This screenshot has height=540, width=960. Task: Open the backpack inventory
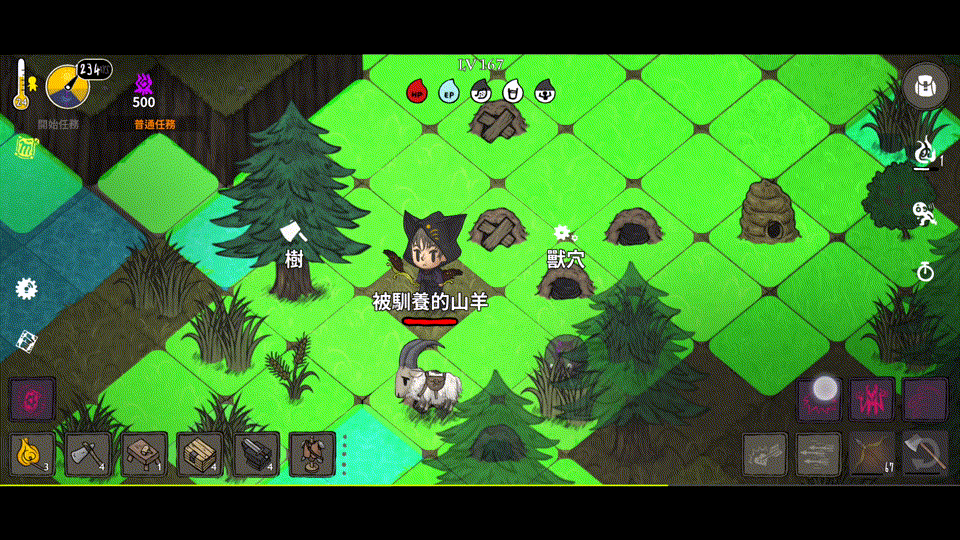coord(925,87)
